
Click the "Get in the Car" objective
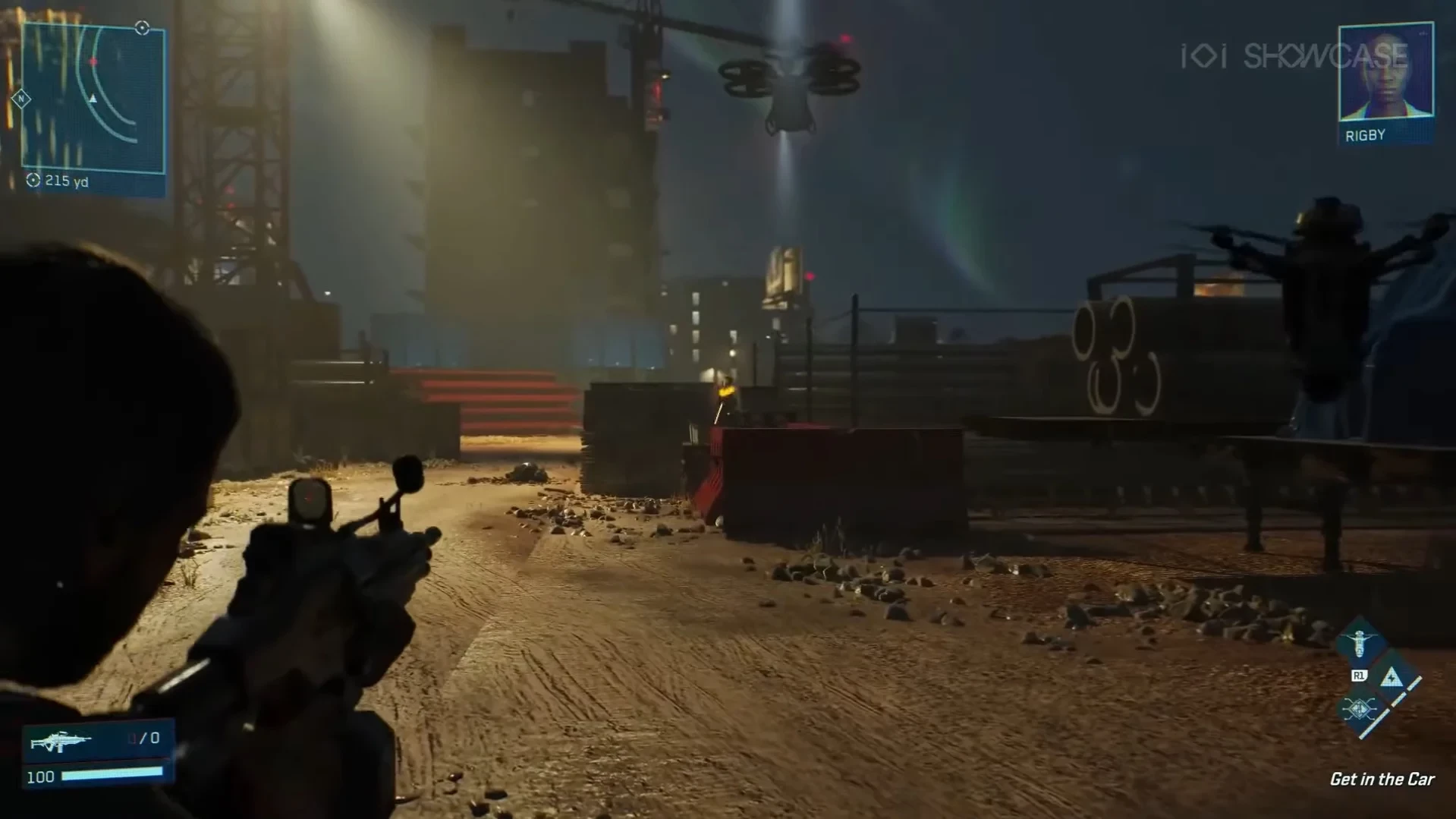coord(1382,779)
